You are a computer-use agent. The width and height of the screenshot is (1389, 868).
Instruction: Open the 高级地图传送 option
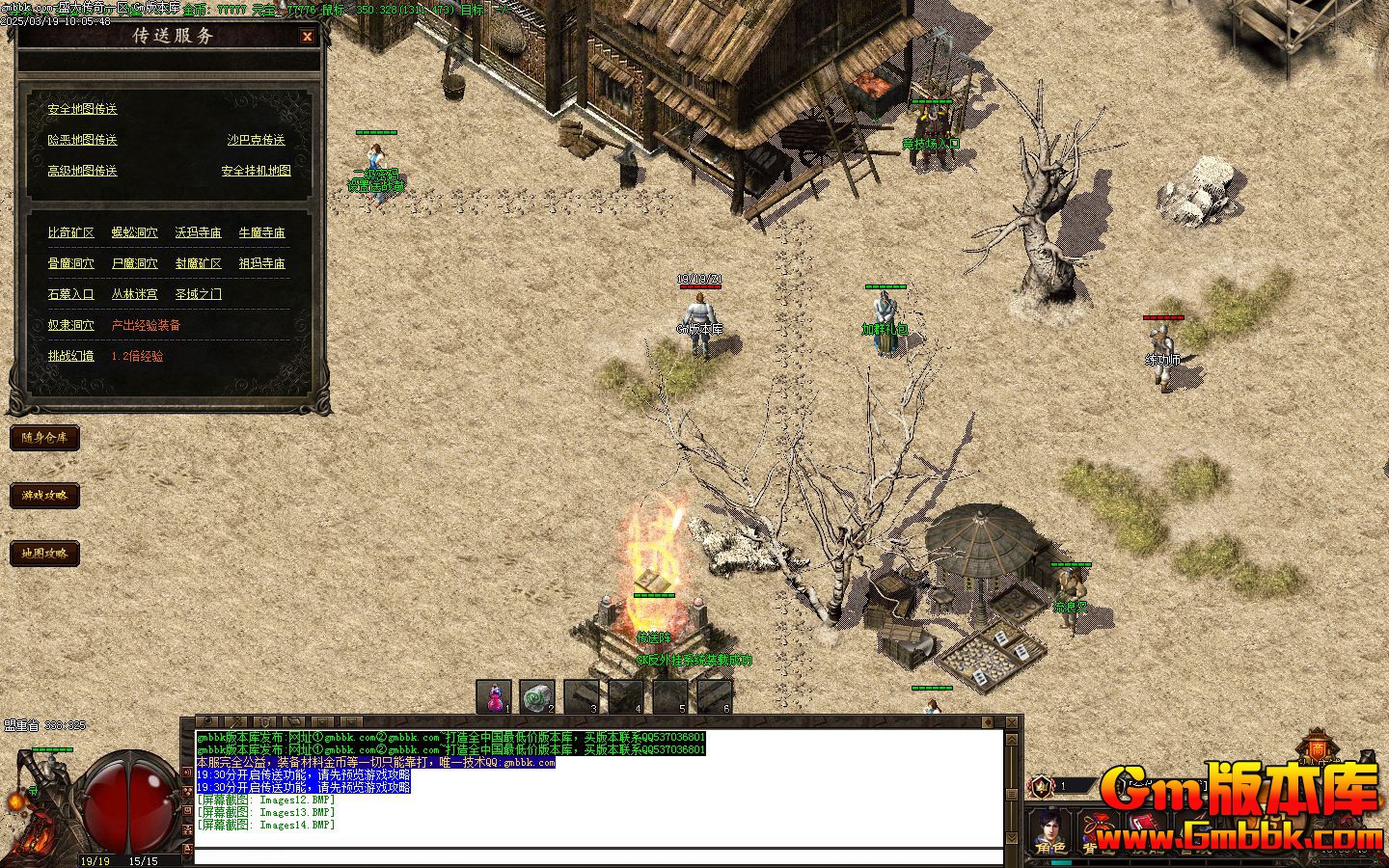[x=82, y=171]
